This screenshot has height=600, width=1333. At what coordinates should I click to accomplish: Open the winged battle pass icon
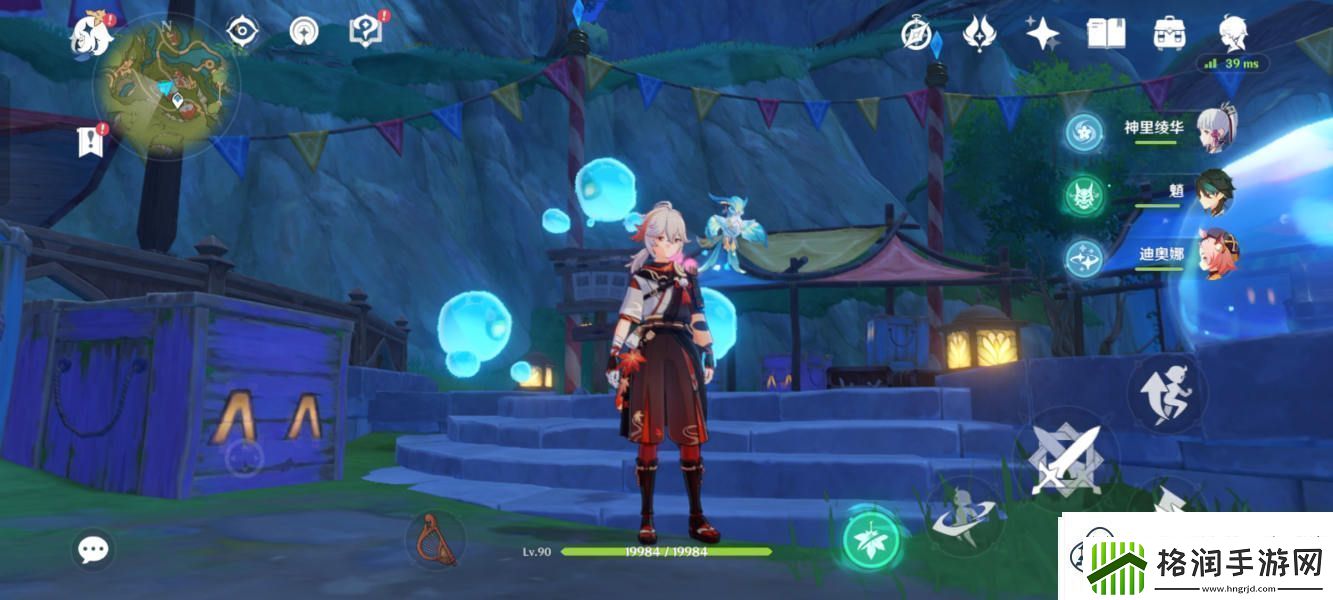979,34
